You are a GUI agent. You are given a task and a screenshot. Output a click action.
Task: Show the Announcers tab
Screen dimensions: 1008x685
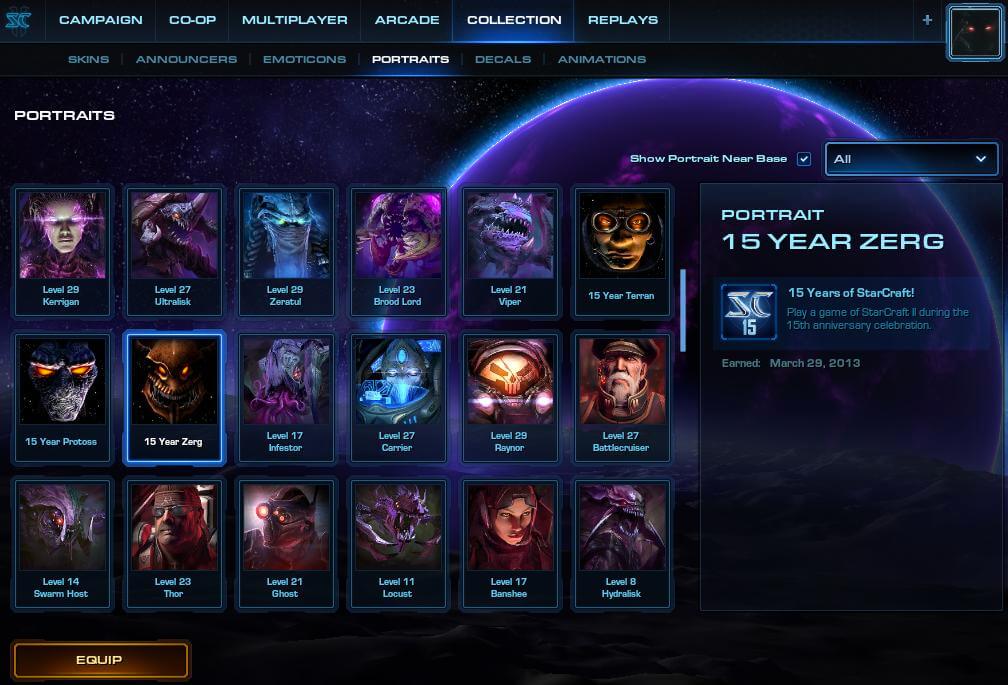[187, 59]
